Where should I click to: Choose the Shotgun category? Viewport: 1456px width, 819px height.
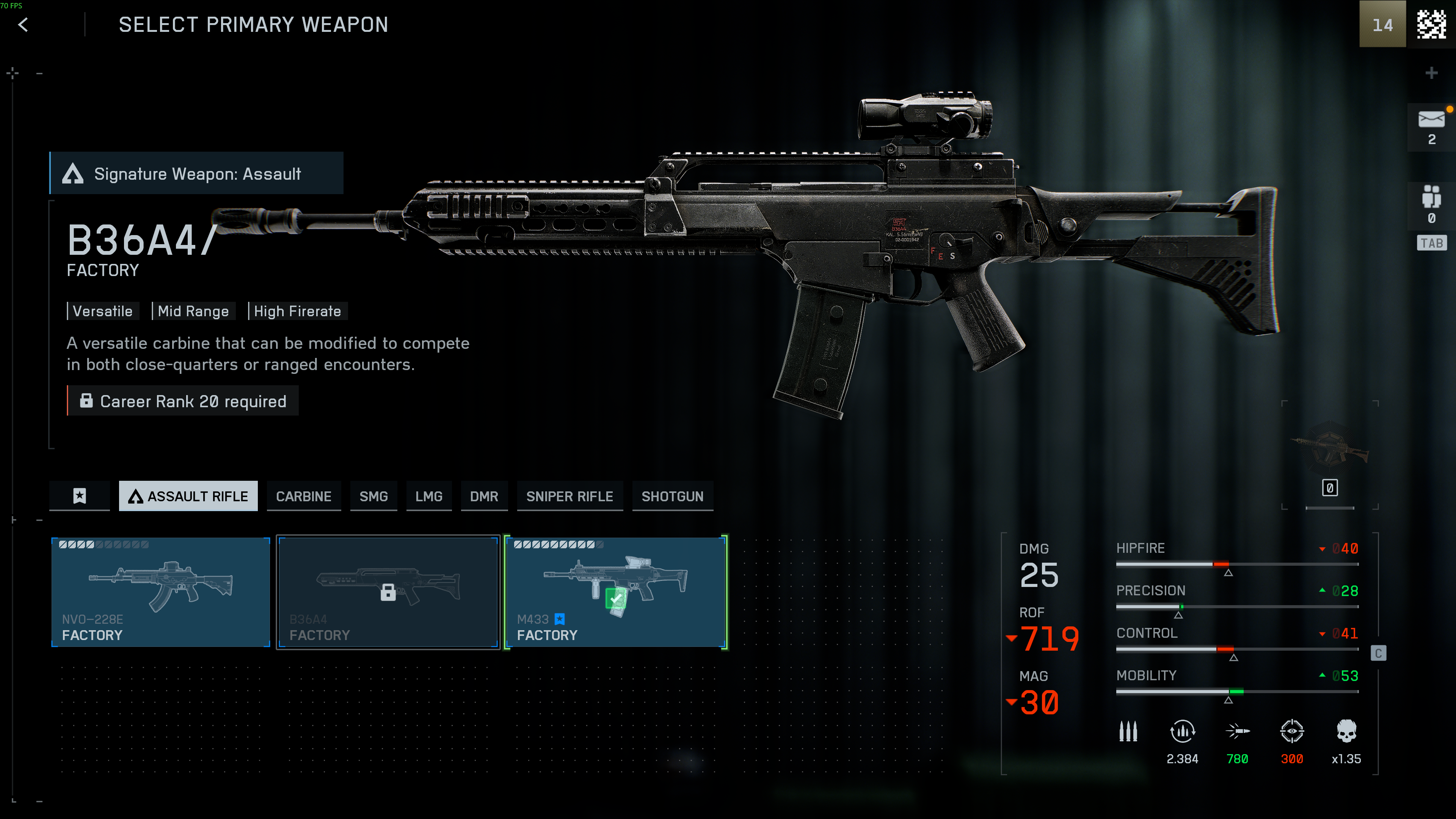coord(672,496)
